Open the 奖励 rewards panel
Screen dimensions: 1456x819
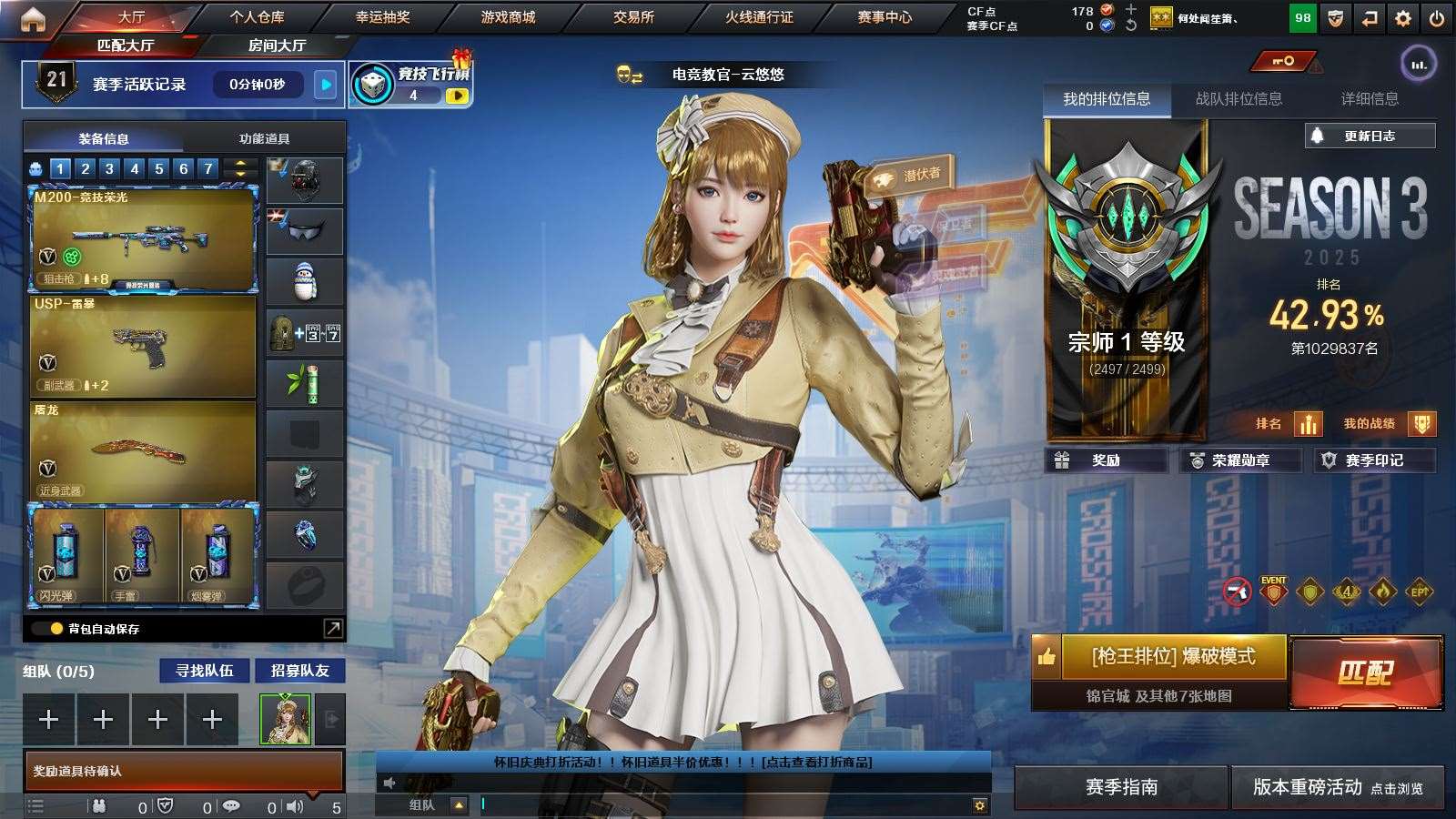(x=1106, y=460)
